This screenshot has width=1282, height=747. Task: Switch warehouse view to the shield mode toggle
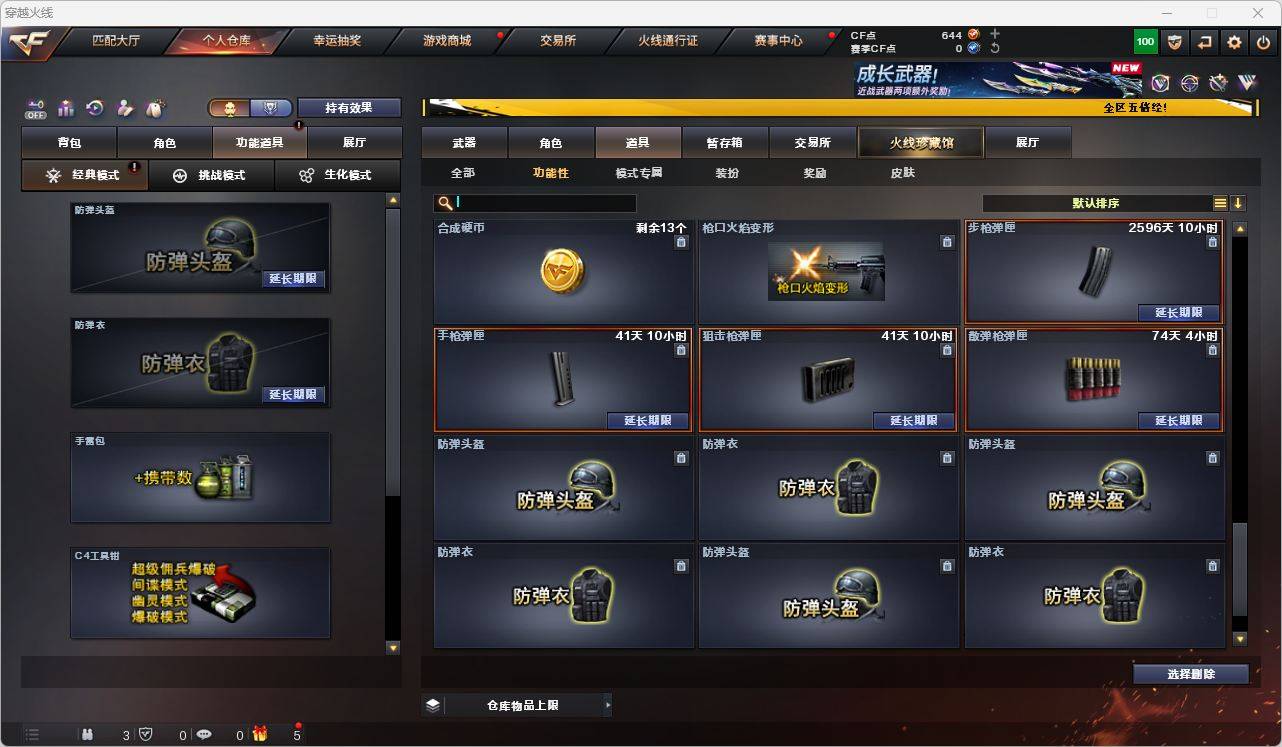[x=268, y=106]
